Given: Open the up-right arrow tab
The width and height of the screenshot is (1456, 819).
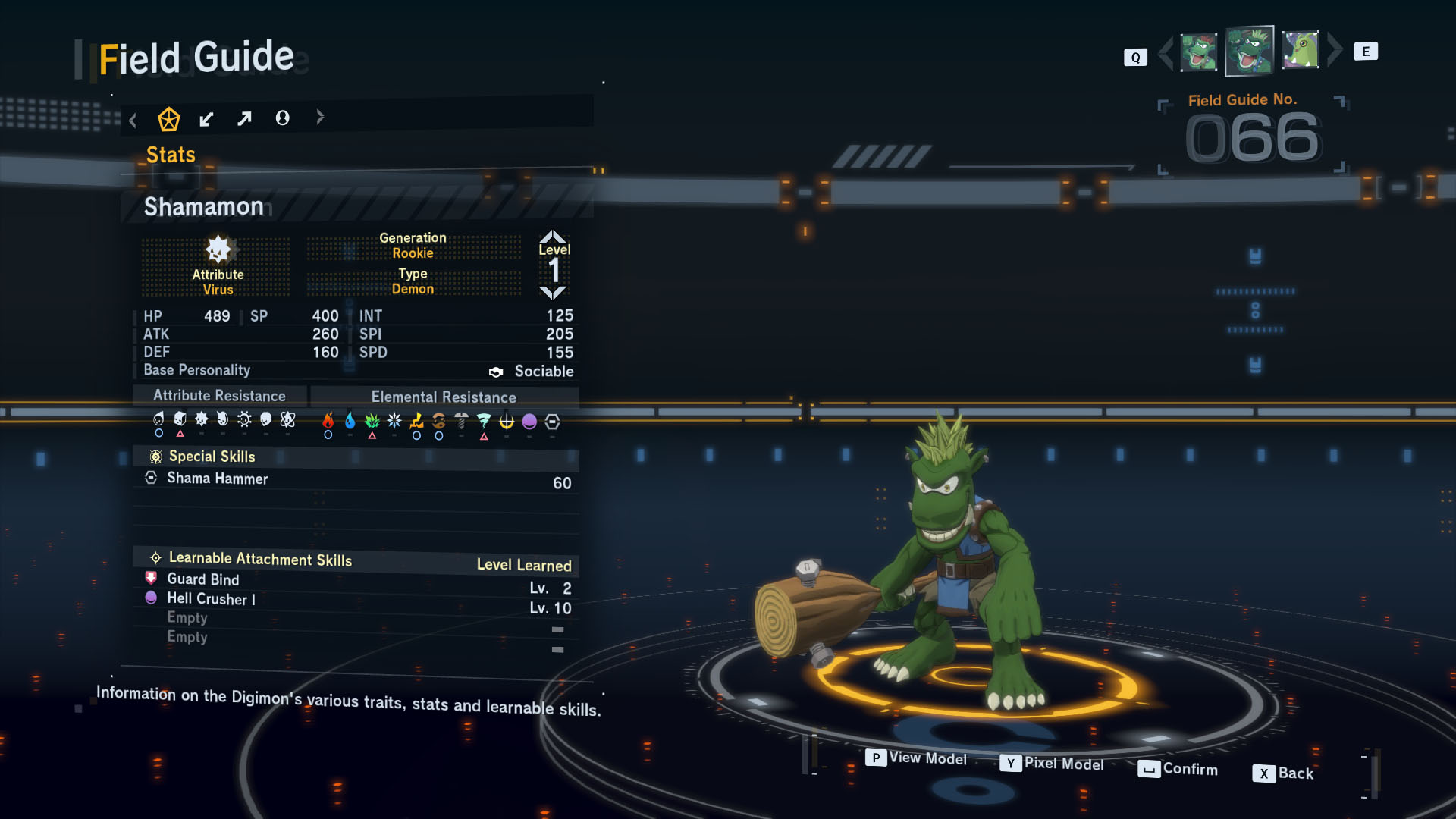Looking at the screenshot, I should [244, 118].
